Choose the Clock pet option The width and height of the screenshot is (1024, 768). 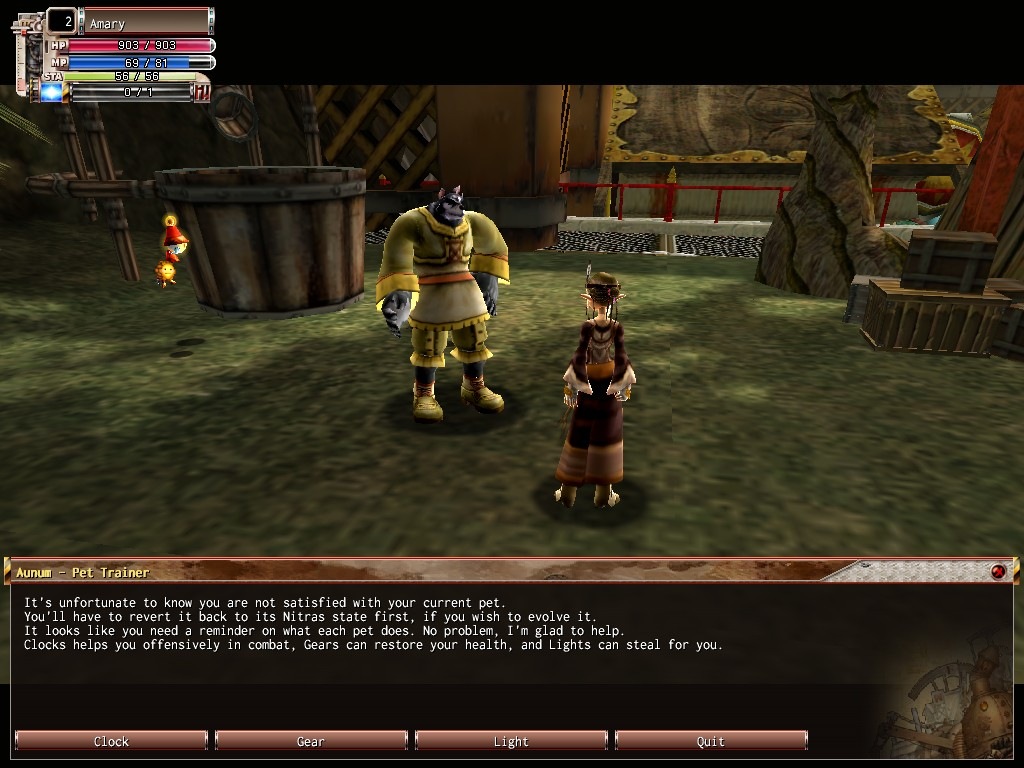[x=111, y=741]
